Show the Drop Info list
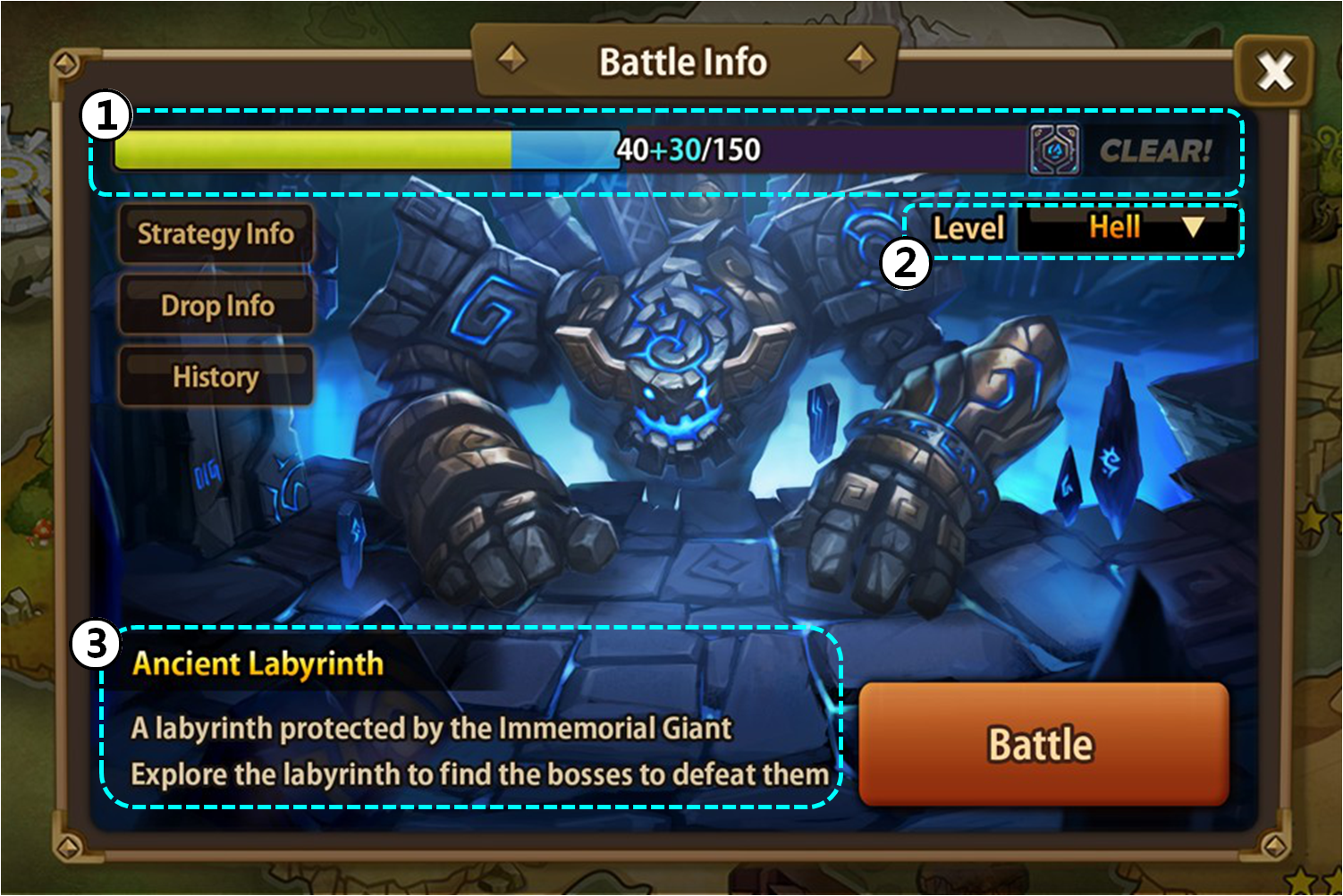Image resolution: width=1343 pixels, height=896 pixels. (216, 306)
